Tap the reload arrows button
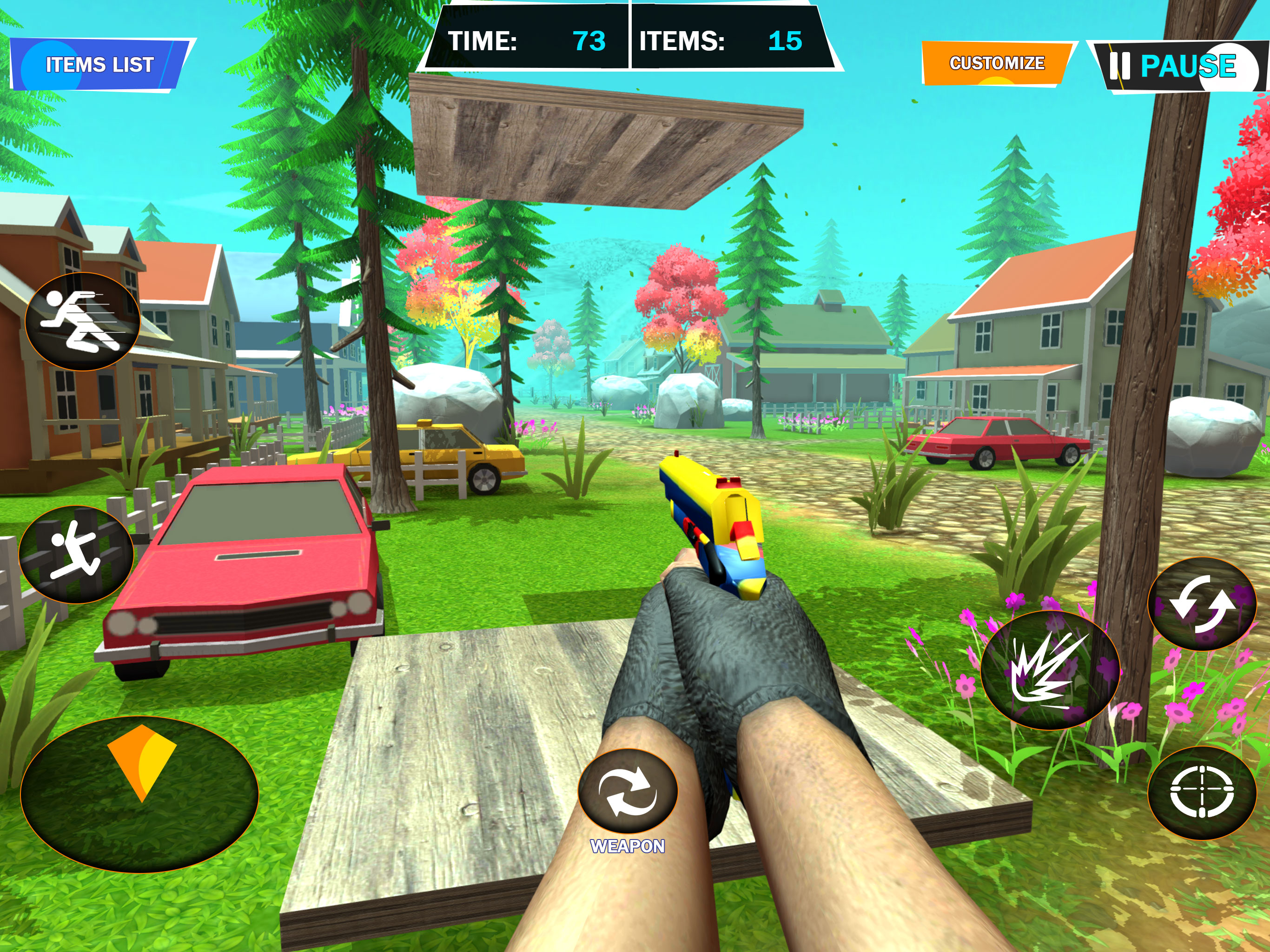Viewport: 1270px width, 952px height. click(x=1202, y=603)
